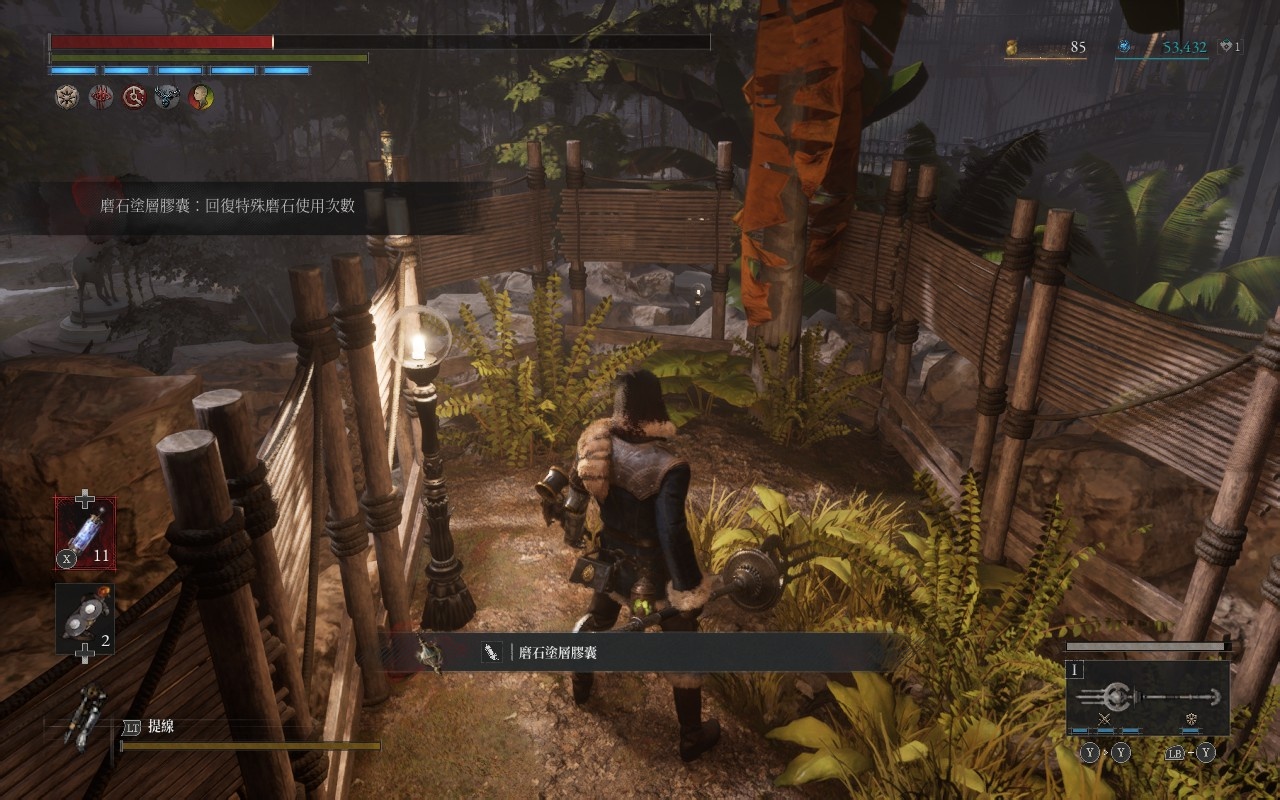Screen dimensions: 1280x800
Task: Click the handle Fable Art flower icon
Action: (x=1192, y=719)
